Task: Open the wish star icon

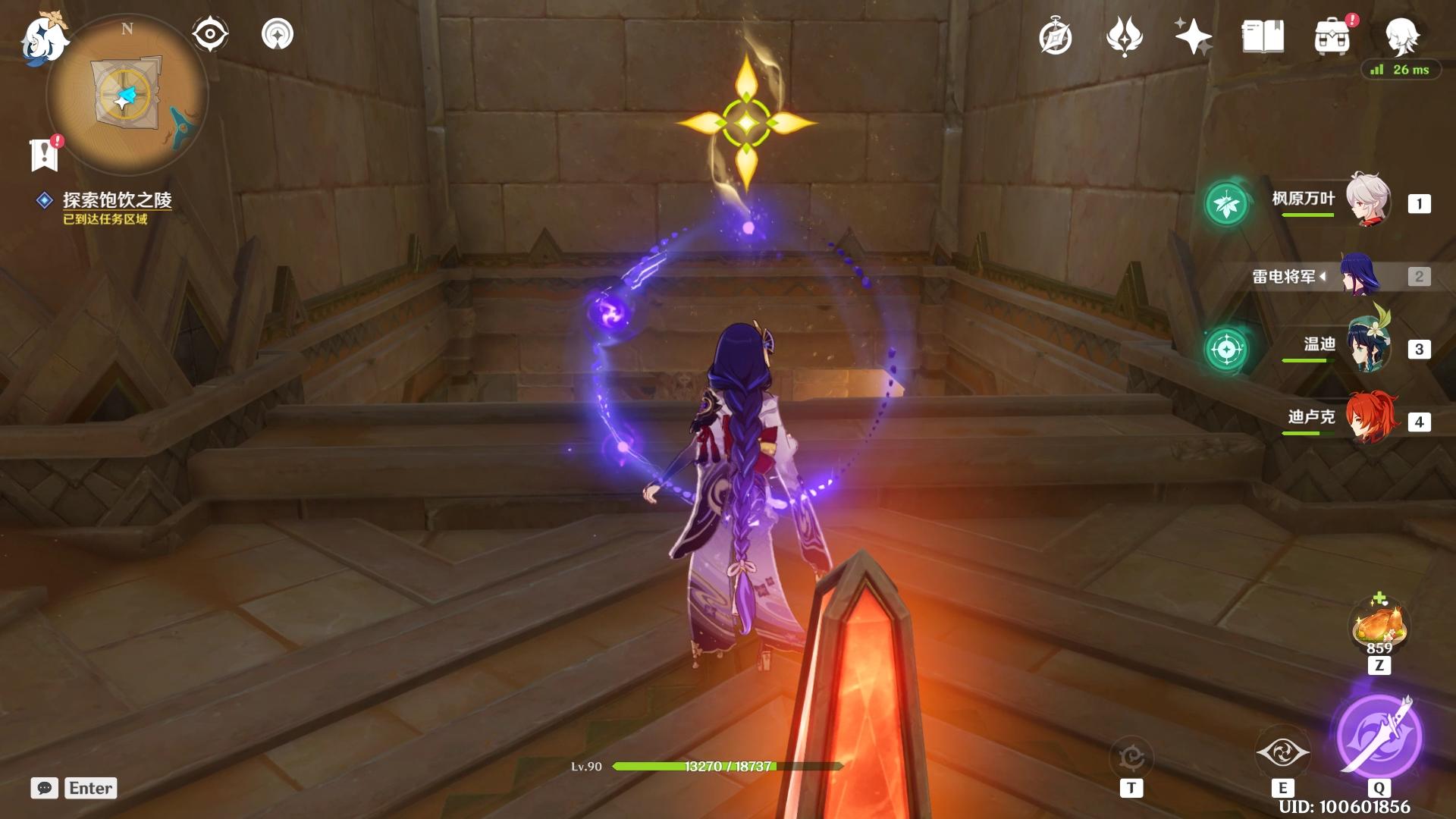Action: pyautogui.click(x=1192, y=36)
